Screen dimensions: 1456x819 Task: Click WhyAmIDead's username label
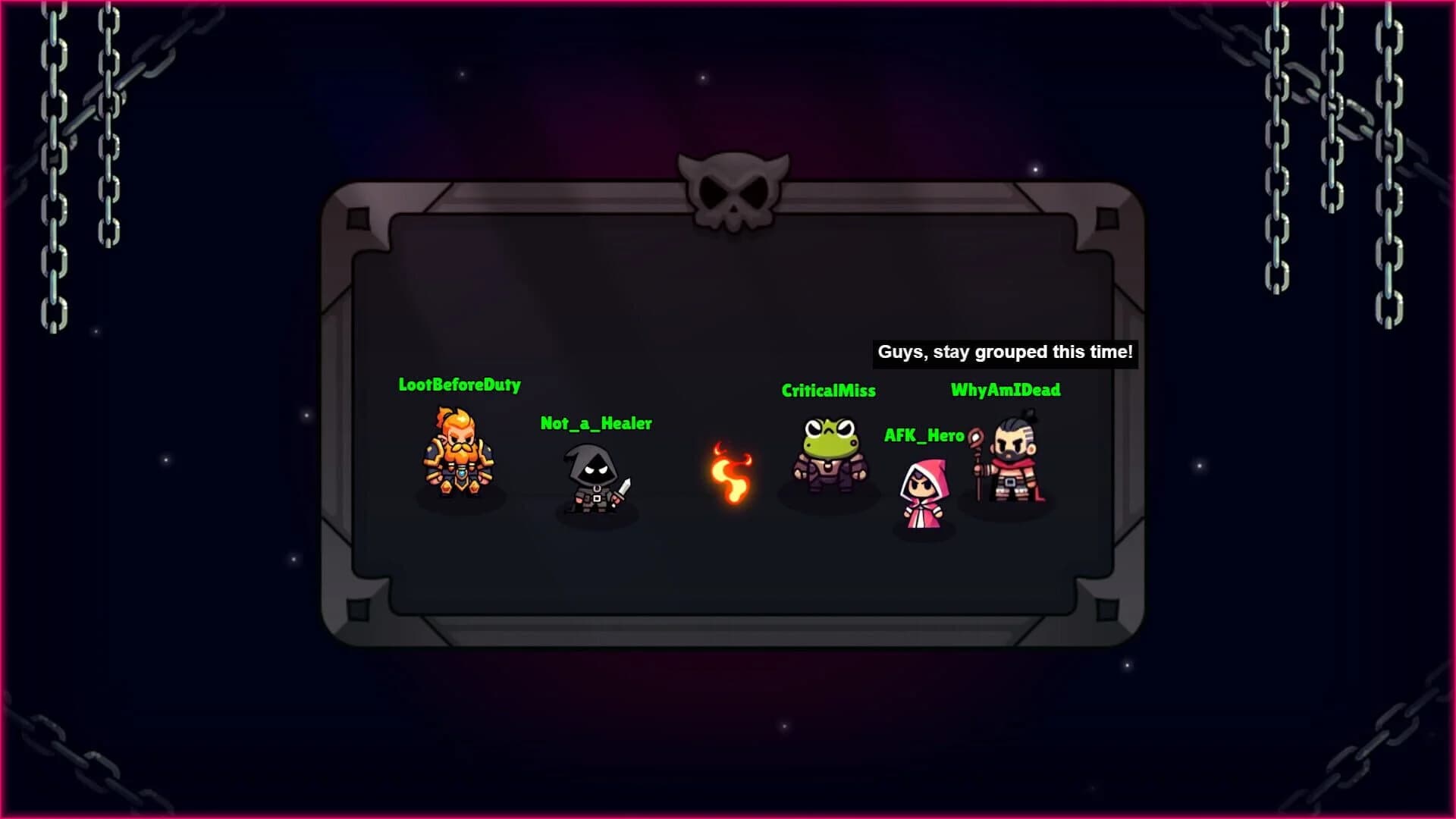pyautogui.click(x=1006, y=391)
